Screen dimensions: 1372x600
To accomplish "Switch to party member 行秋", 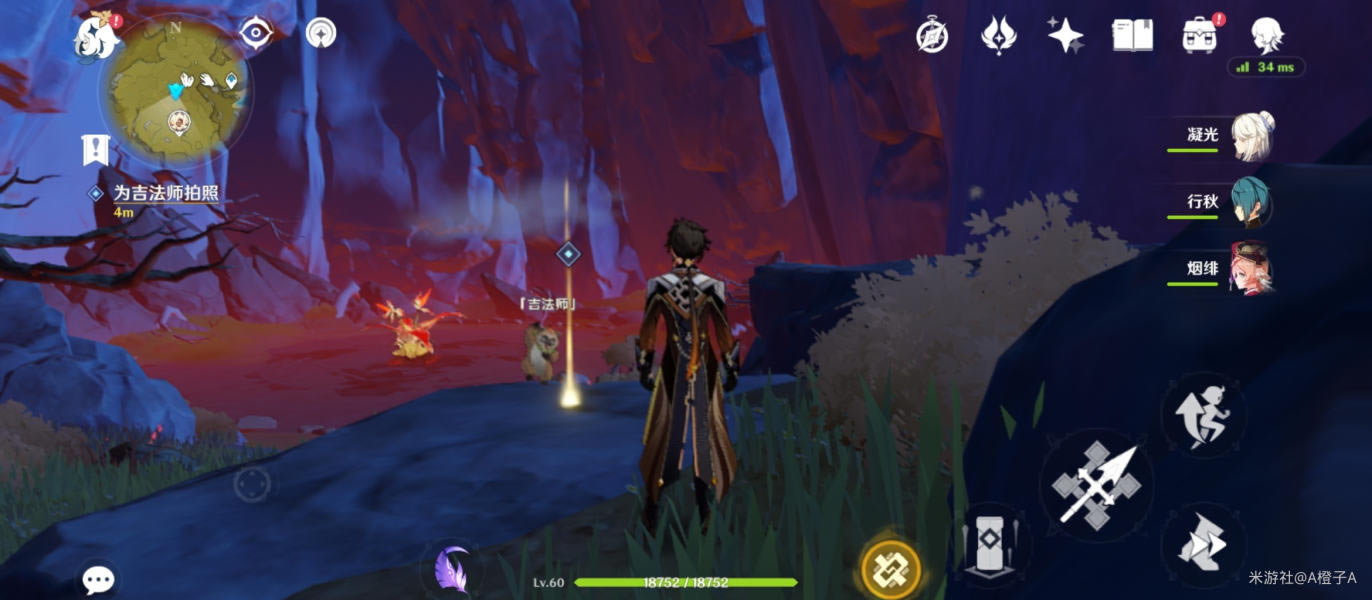I will click(1250, 202).
